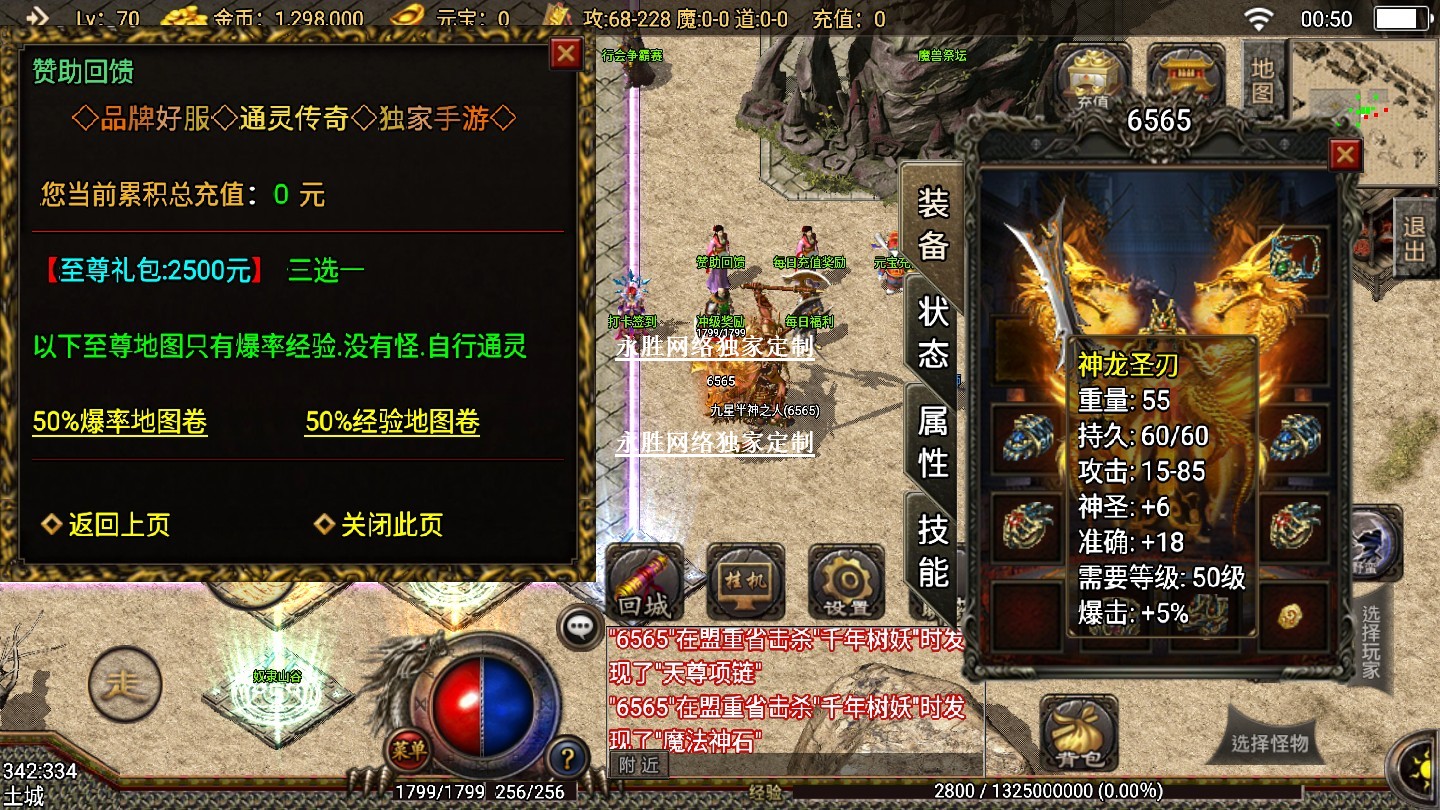Viewport: 1440px width, 810px height.
Task: Open the 设置 settings gear
Action: point(846,582)
